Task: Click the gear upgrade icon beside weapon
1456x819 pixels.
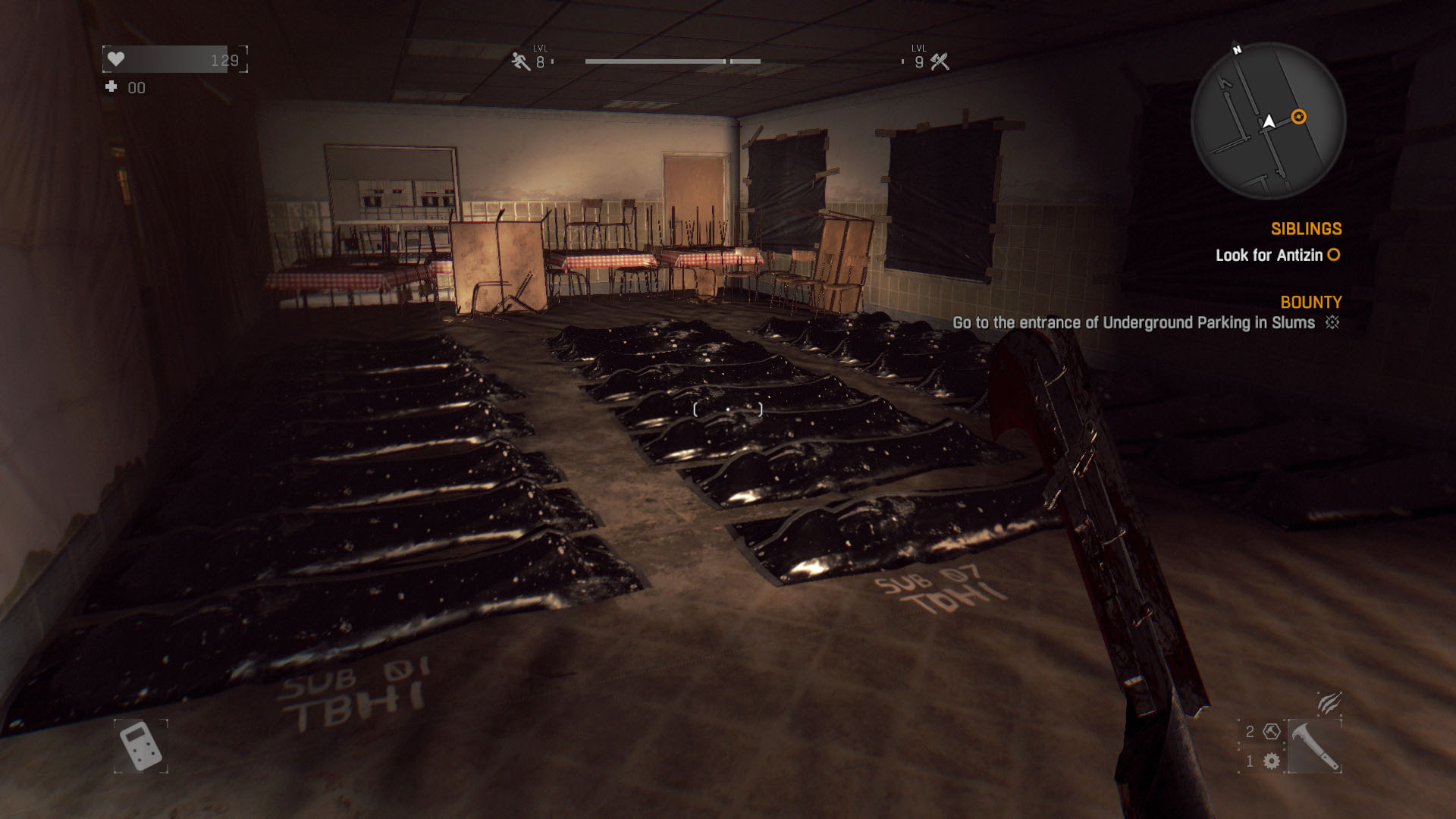Action: tap(1272, 761)
